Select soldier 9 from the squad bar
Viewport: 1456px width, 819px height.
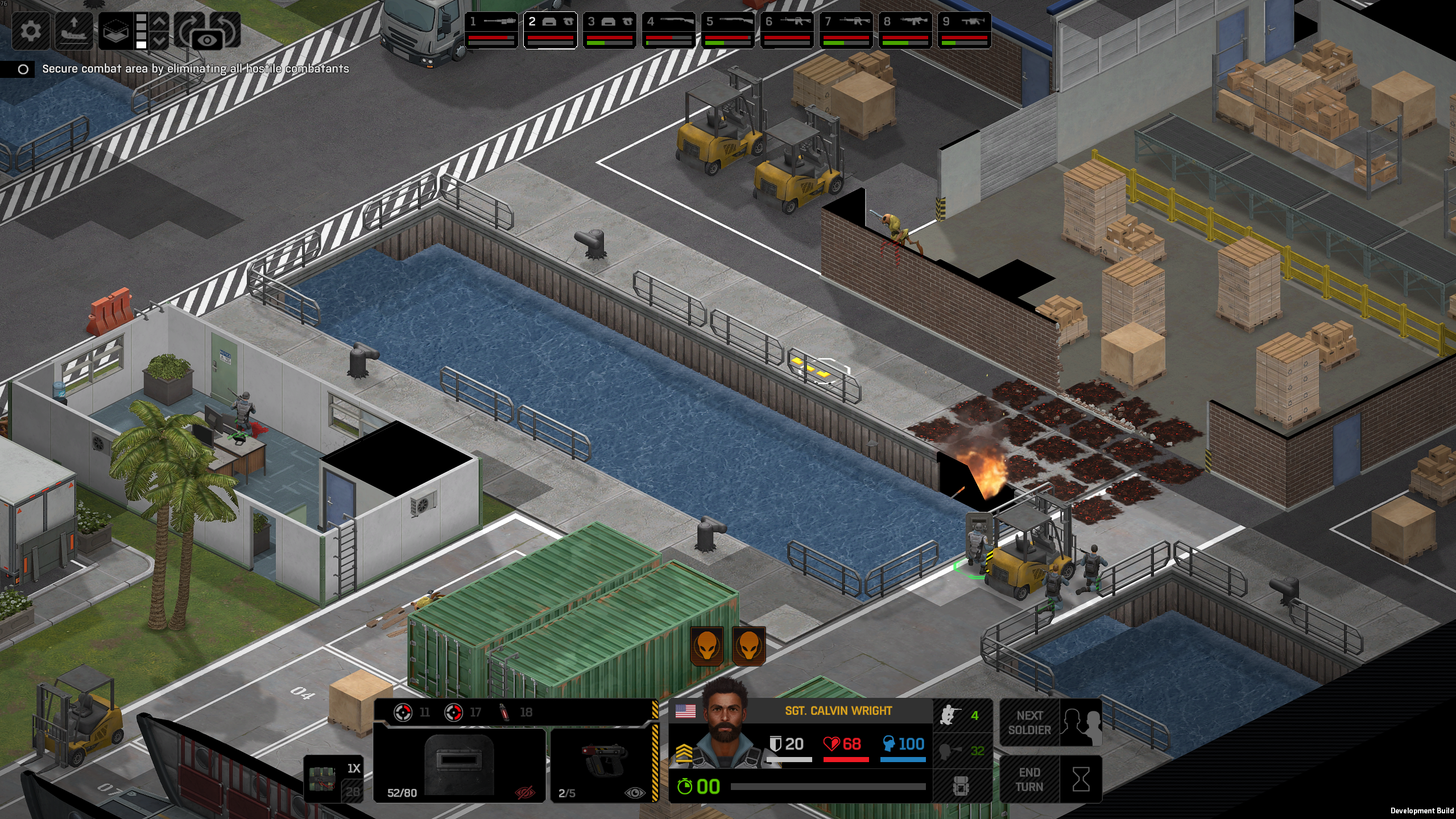coord(965,30)
